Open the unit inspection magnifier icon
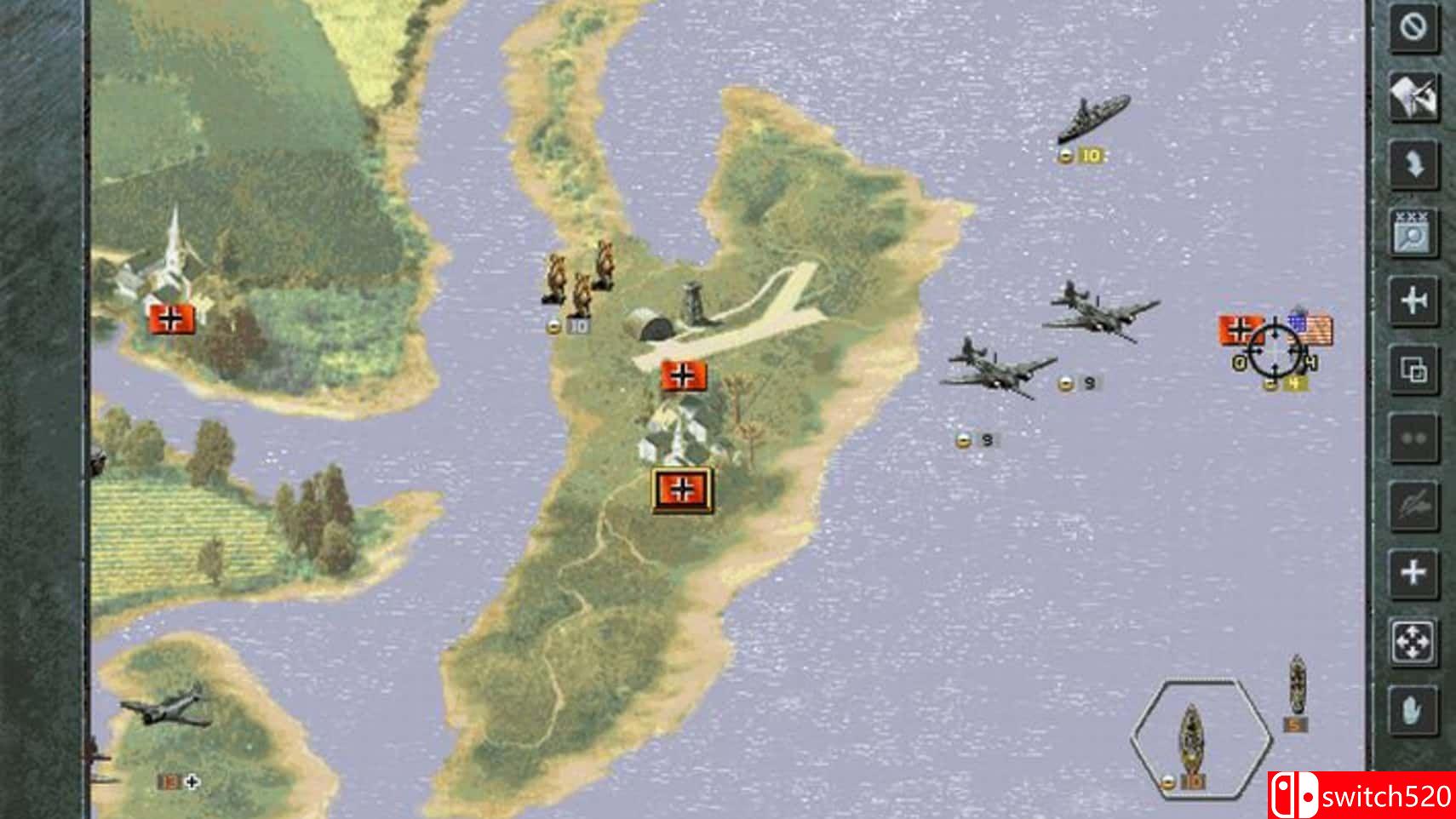1456x819 pixels. (x=1413, y=232)
